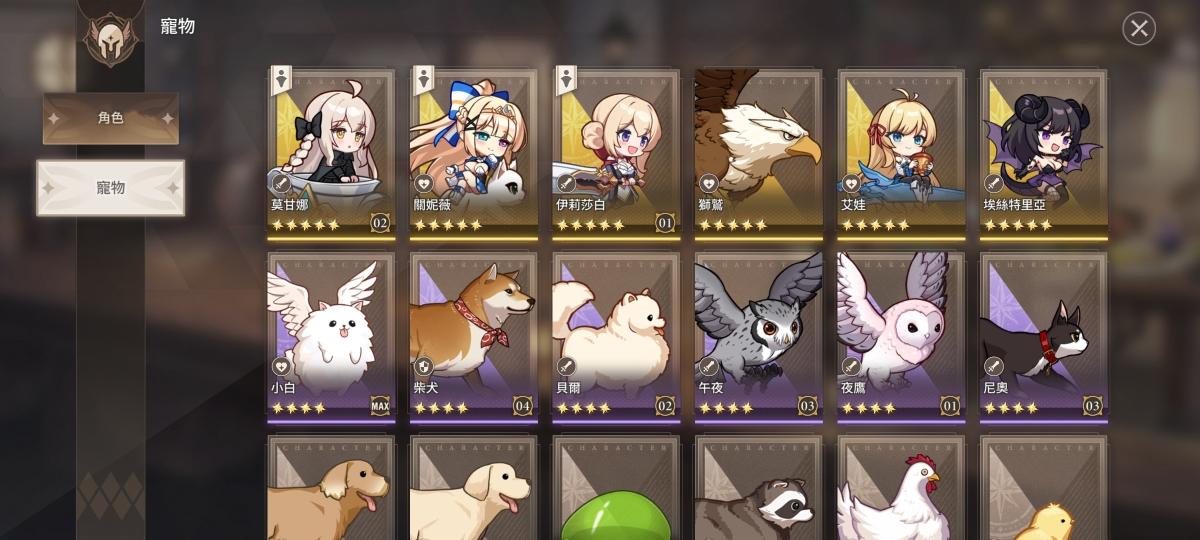Select the 寵物 tab
The width and height of the screenshot is (1200, 540).
click(x=111, y=188)
